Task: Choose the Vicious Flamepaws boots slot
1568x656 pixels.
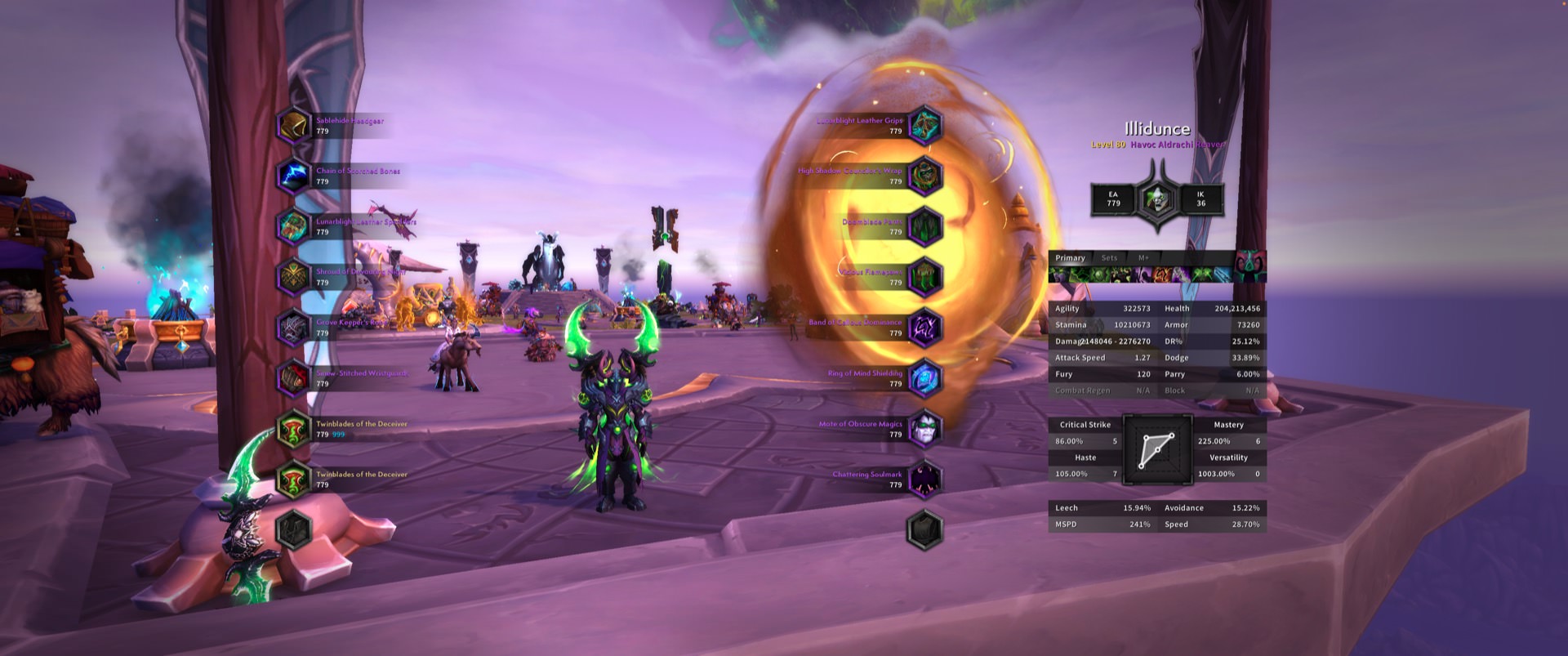Action: pyautogui.click(x=924, y=277)
